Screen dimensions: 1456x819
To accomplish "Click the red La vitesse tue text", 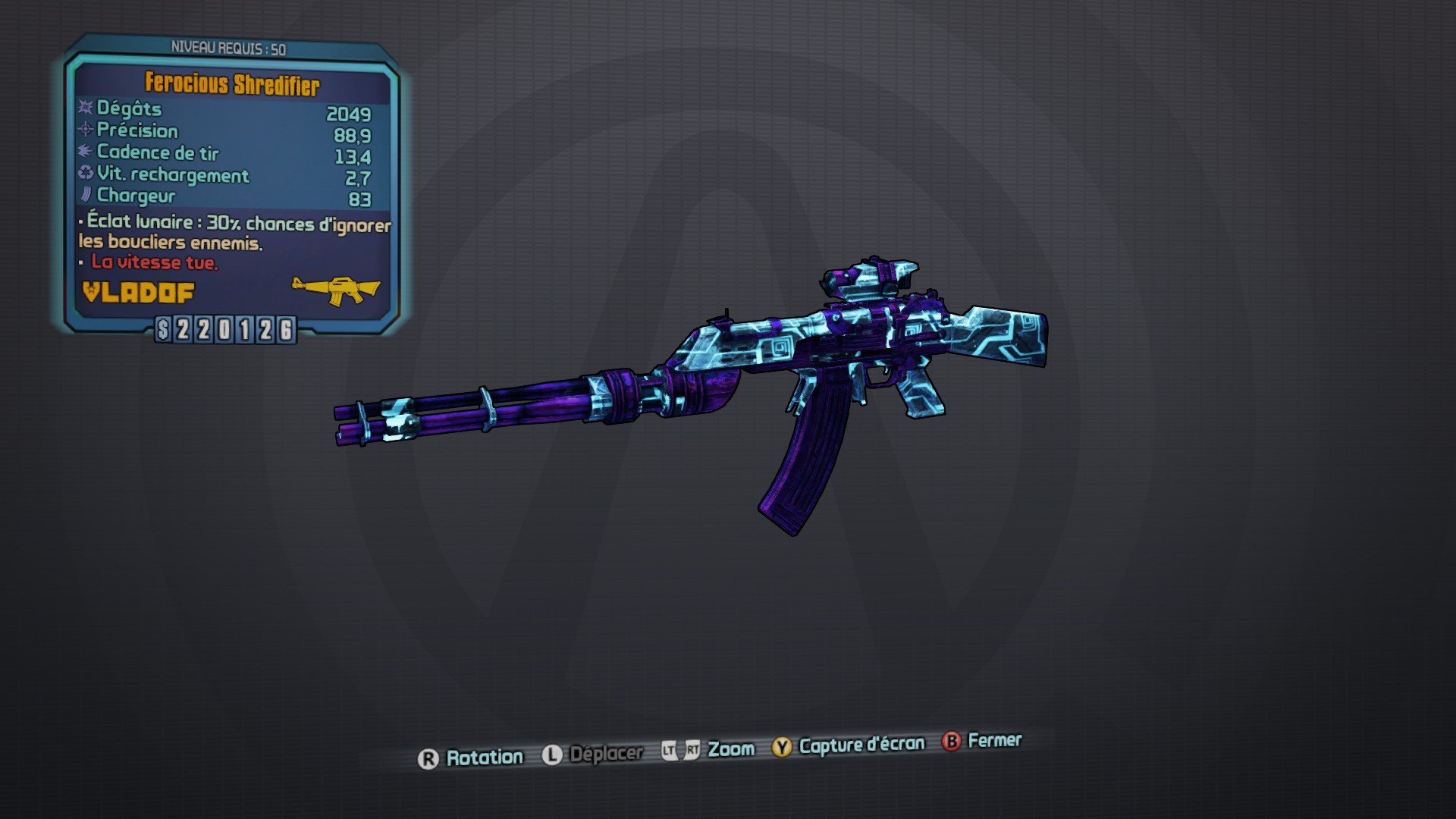I will [155, 265].
